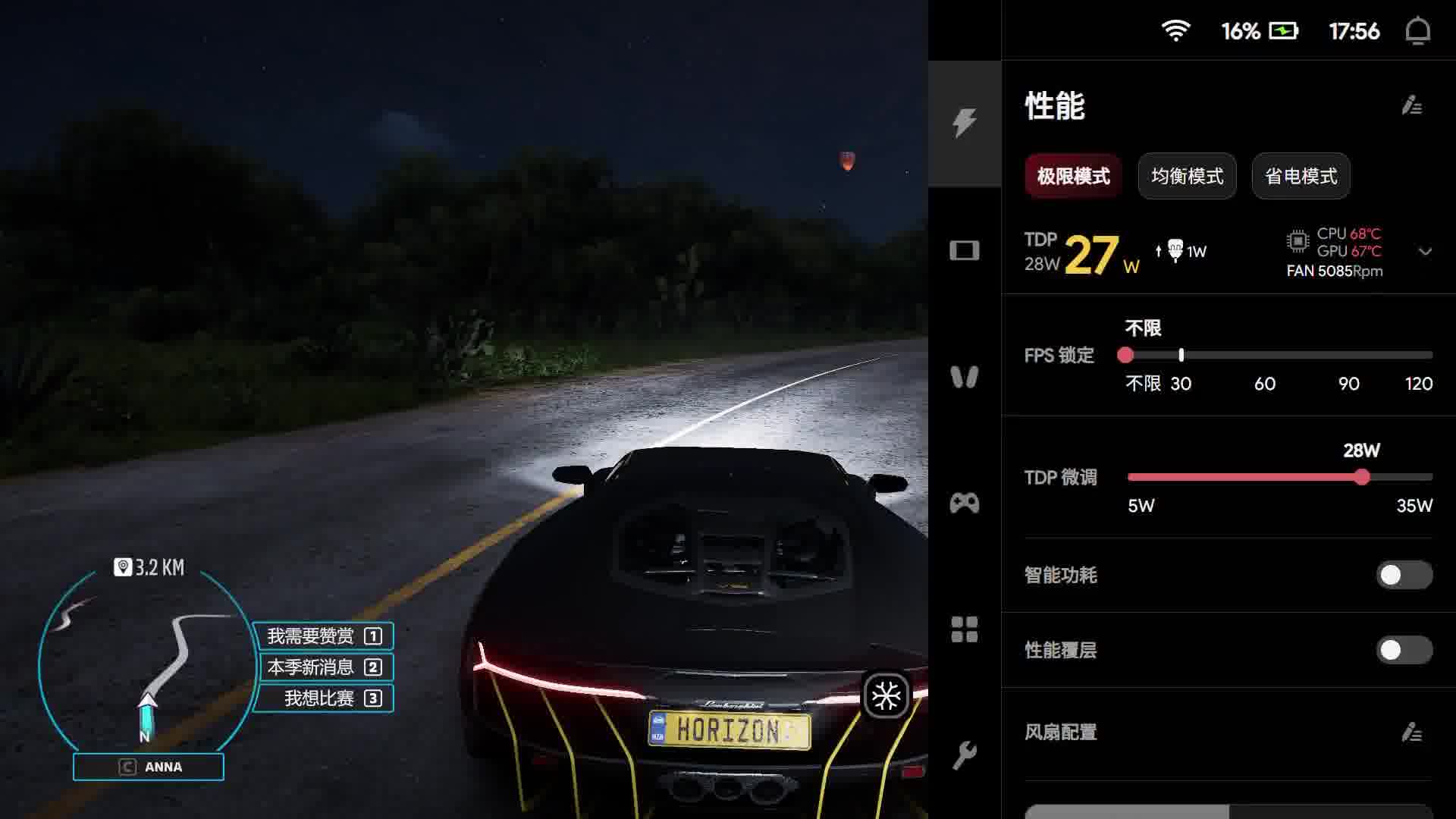The image size is (1456, 819).
Task: Open the gamepad controller sidebar tab
Action: [x=965, y=503]
